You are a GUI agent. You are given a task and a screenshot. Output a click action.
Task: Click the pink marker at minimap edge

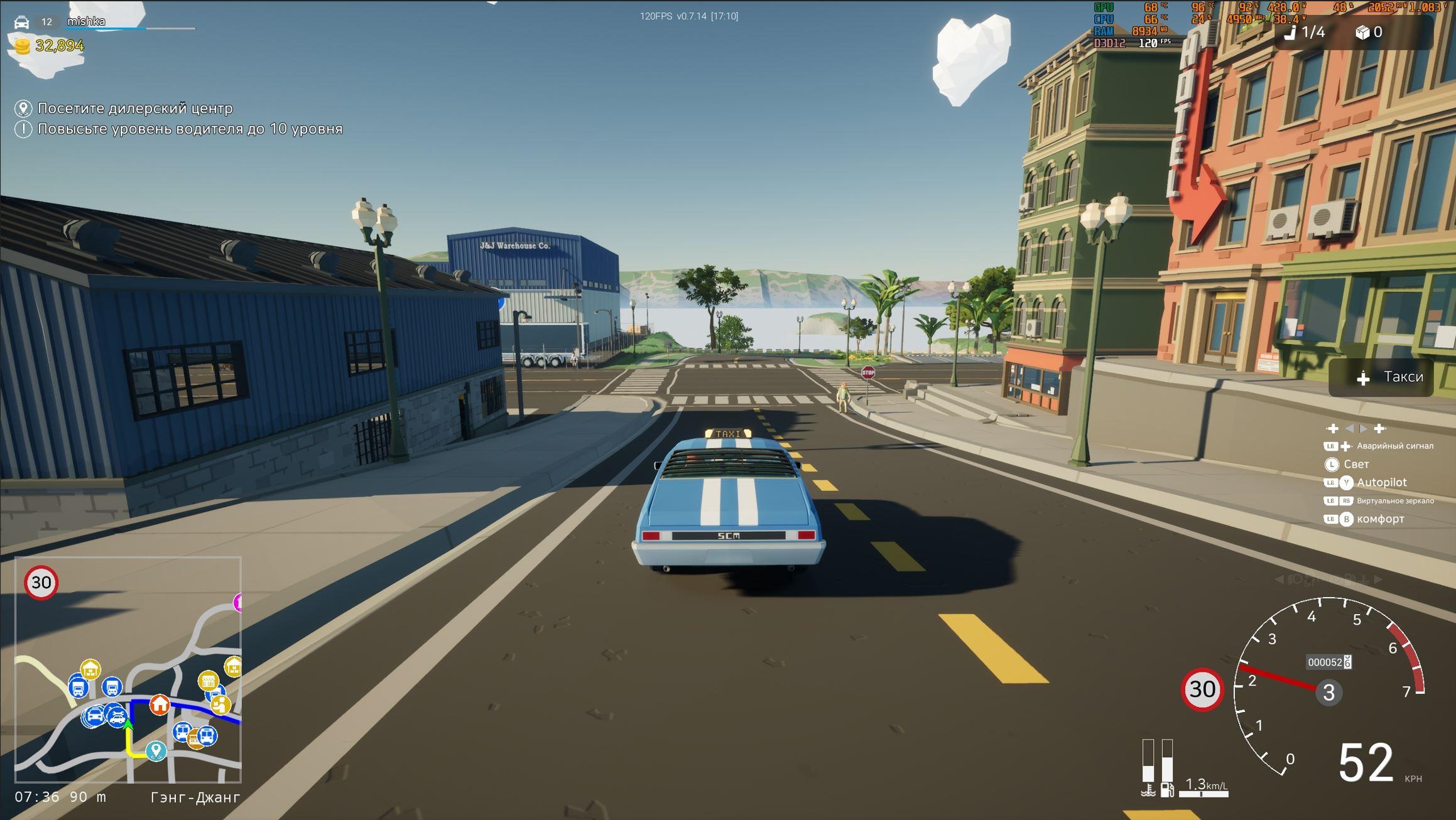238,603
